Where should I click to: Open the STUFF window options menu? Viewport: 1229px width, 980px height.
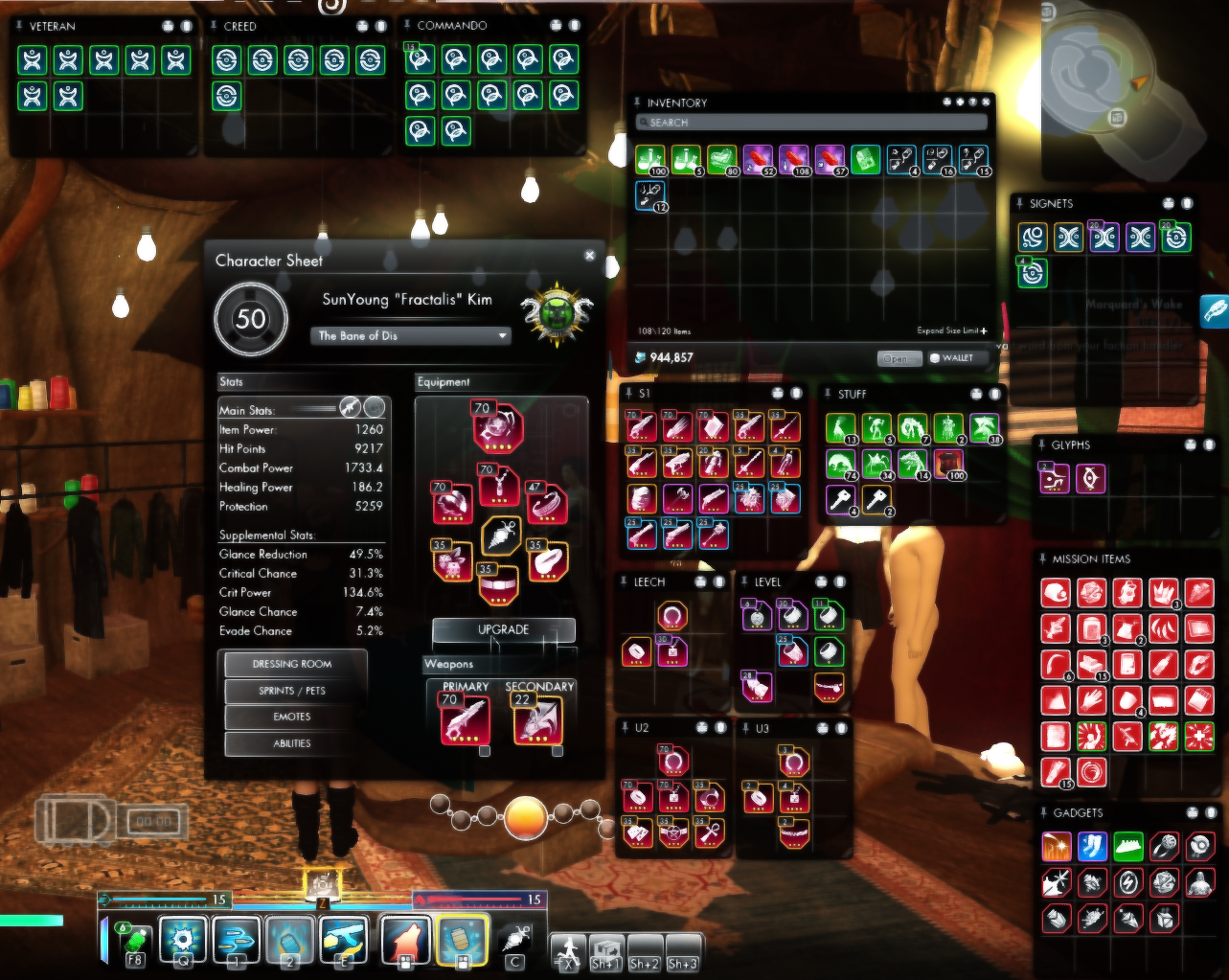[975, 394]
